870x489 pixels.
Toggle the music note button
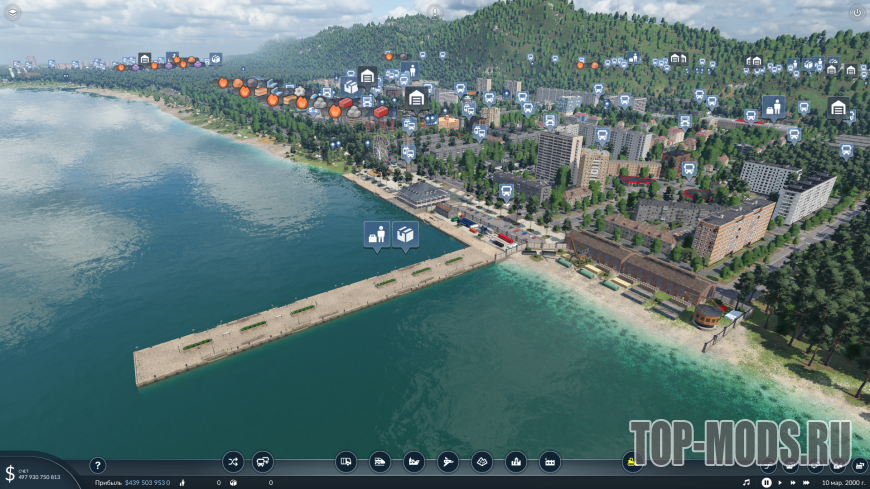click(x=746, y=483)
